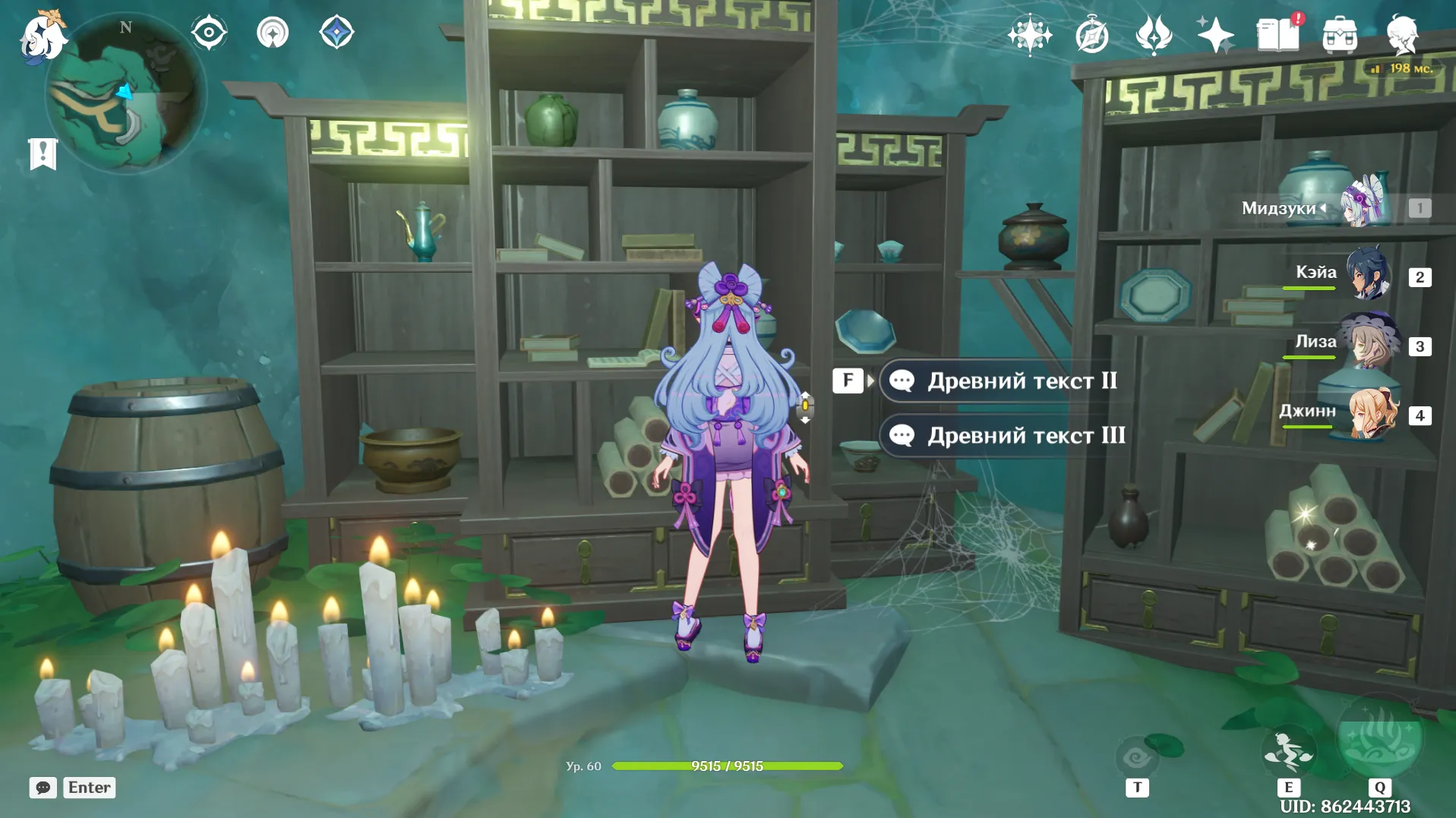Screen dimensions: 1456x818
Task: Open the compass icon in the top bar
Action: [x=1092, y=36]
